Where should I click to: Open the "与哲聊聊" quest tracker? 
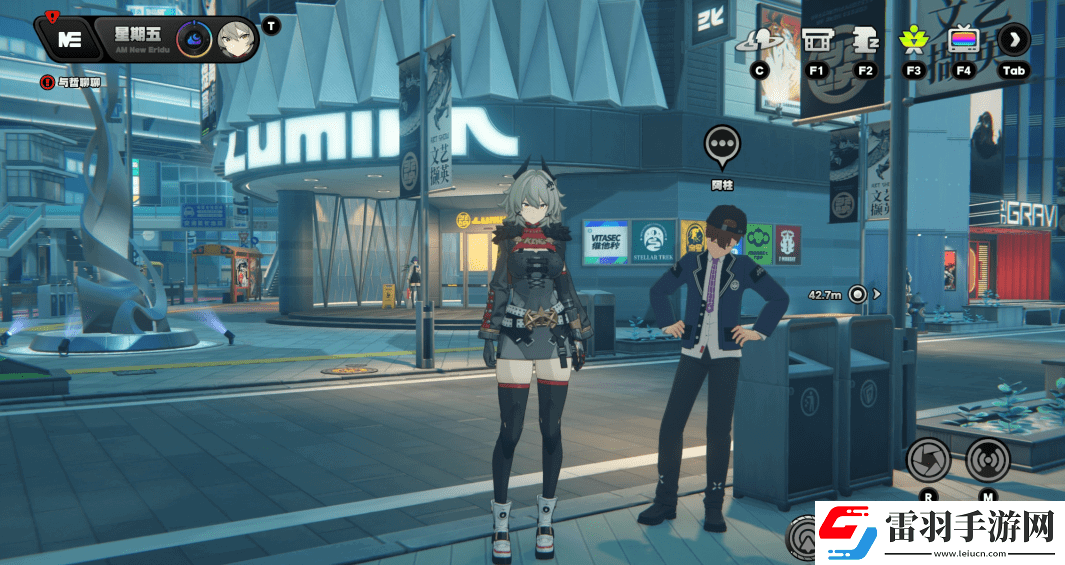coord(69,82)
